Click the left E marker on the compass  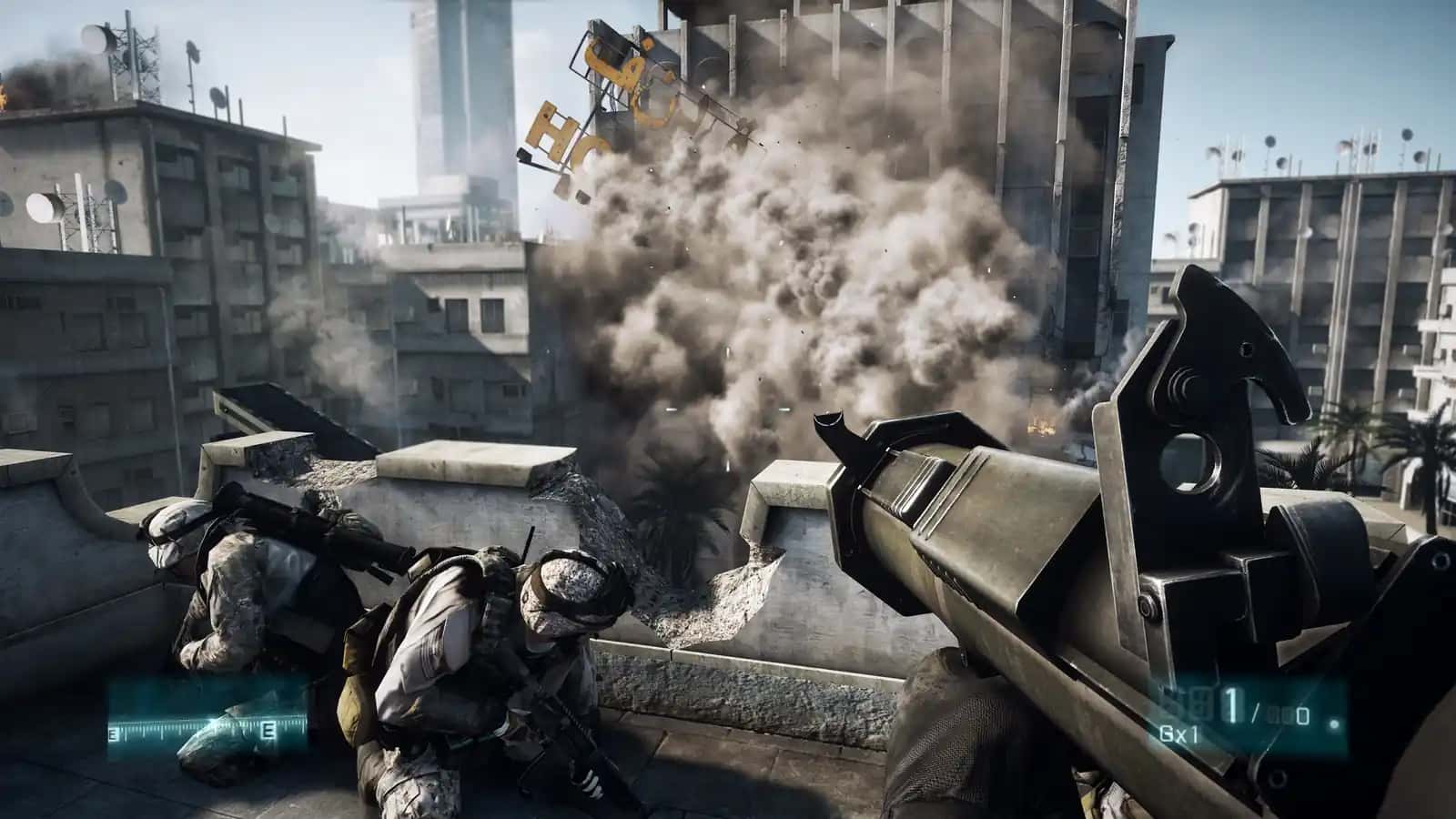pos(113,732)
